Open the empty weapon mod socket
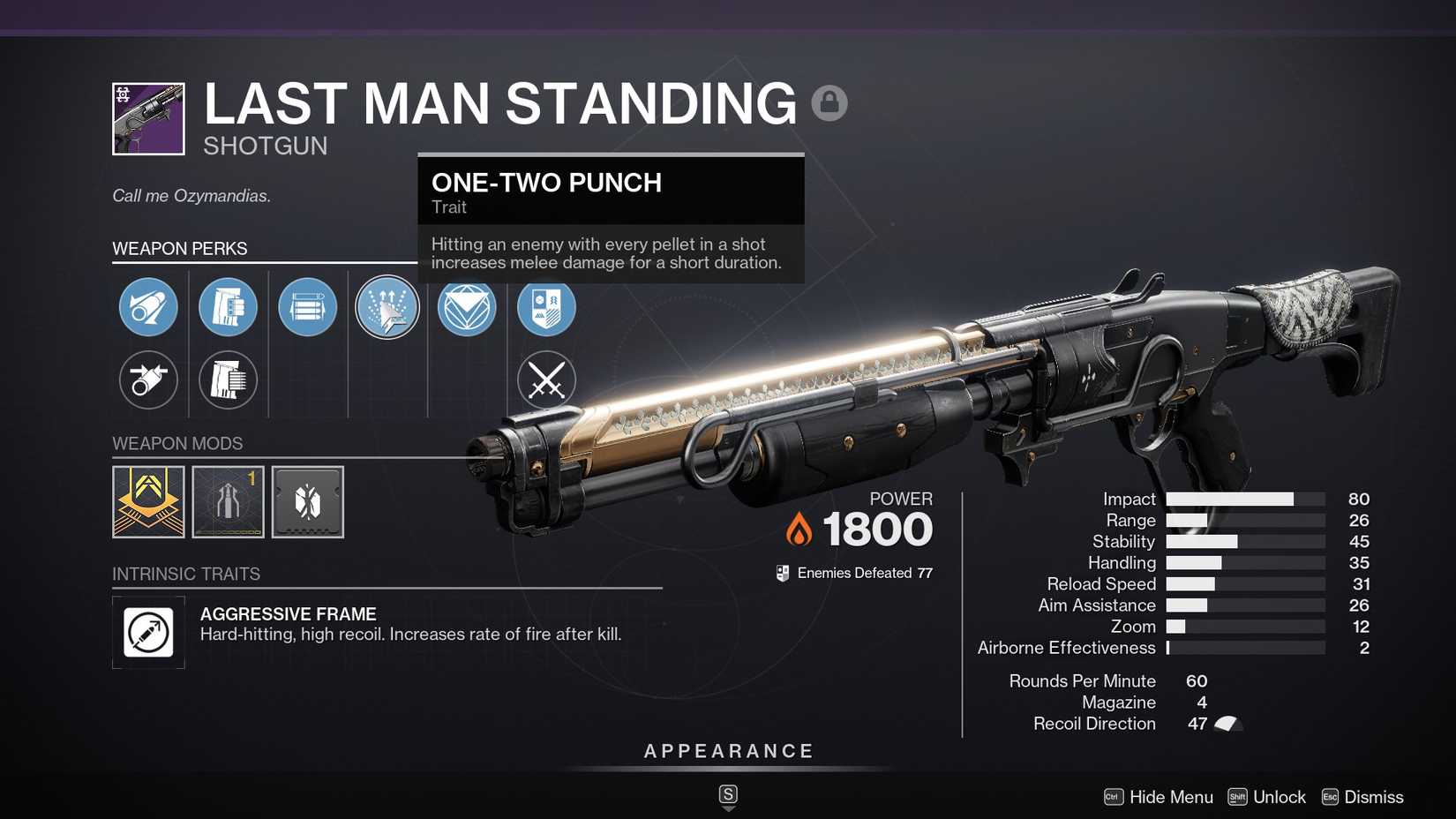 [307, 501]
